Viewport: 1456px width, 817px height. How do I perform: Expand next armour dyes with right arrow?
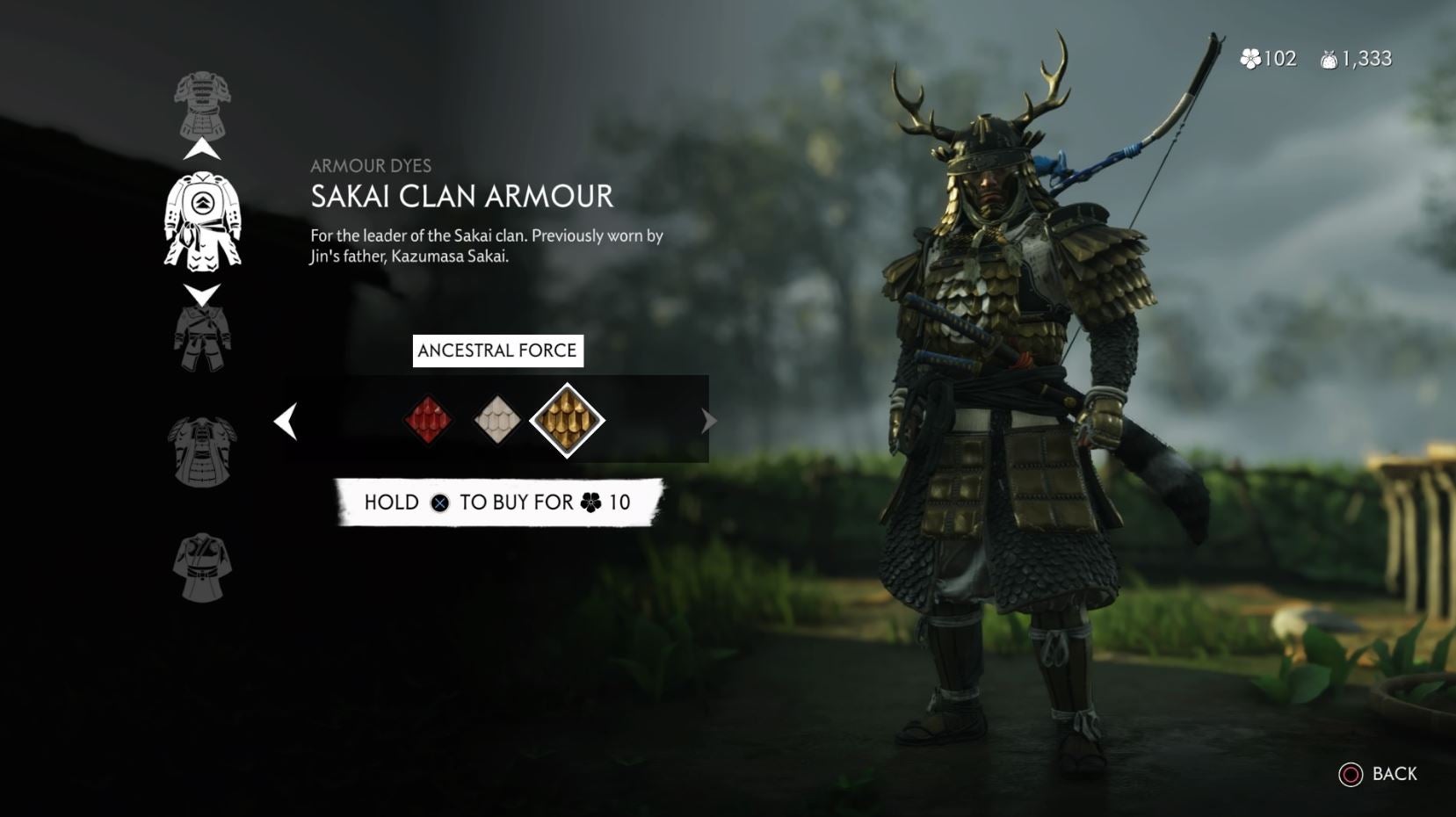pos(708,421)
